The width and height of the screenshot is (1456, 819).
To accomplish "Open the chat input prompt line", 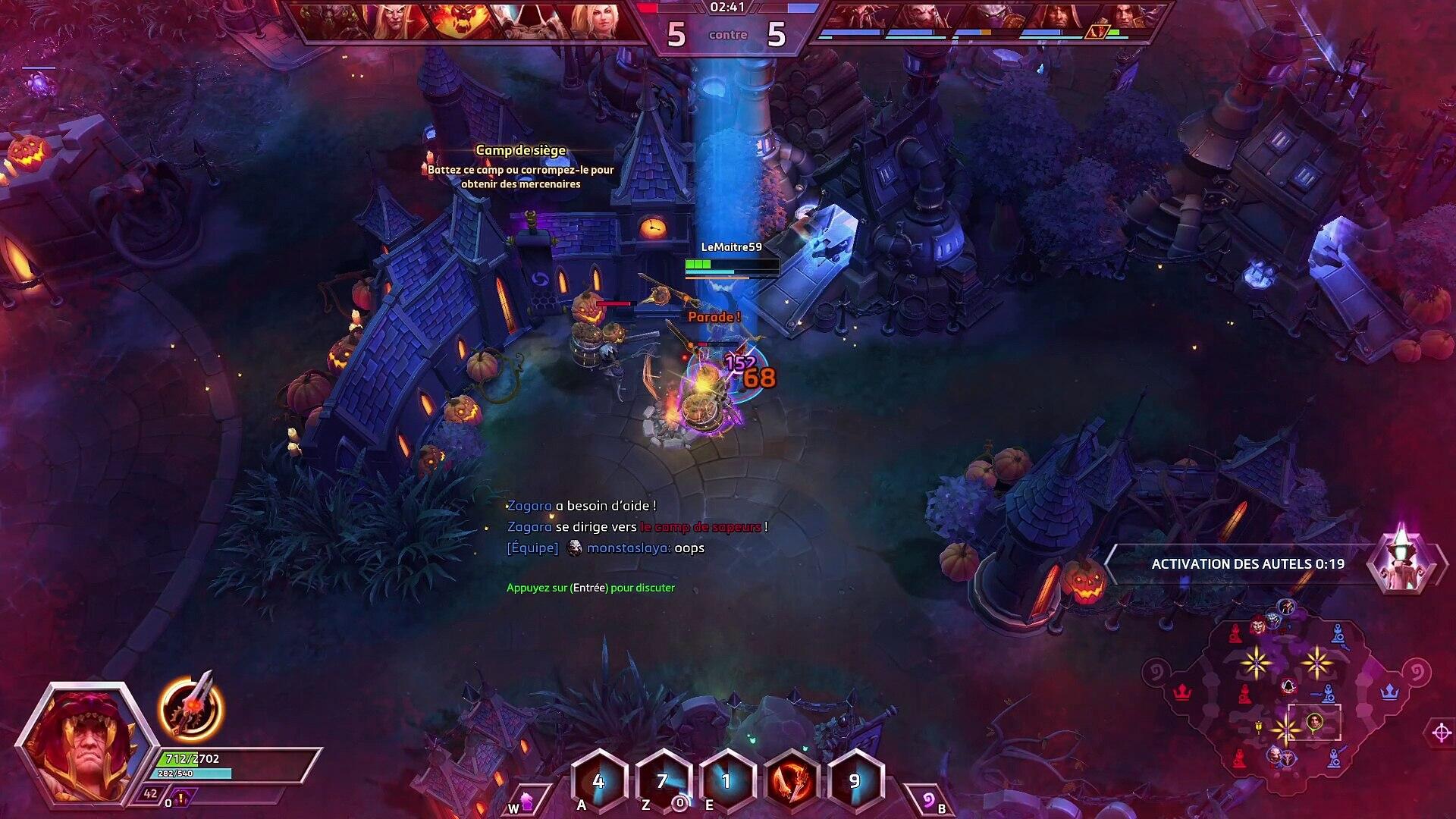I will 590,588.
